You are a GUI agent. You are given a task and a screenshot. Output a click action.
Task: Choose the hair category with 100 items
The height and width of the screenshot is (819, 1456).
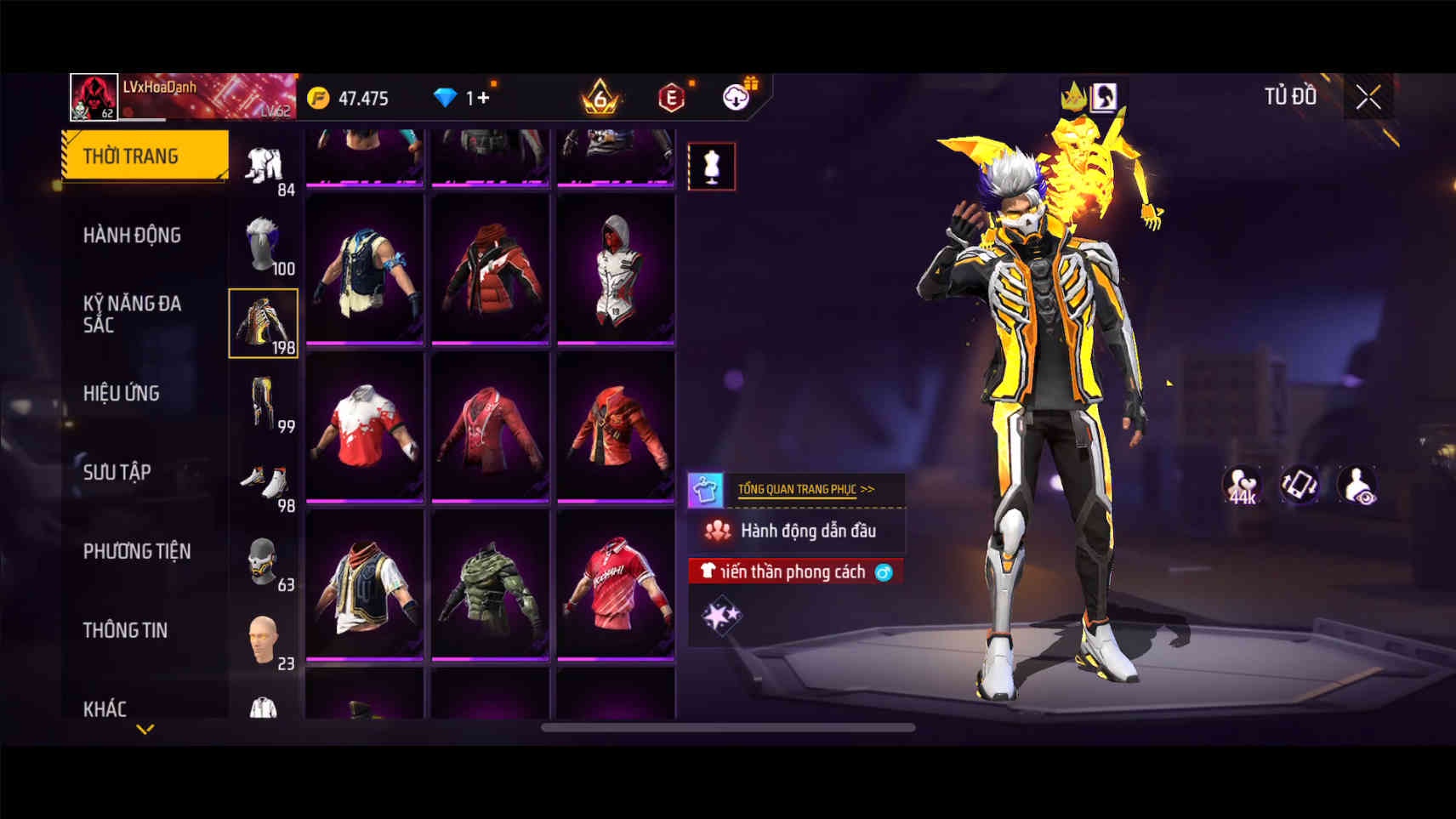coord(264,245)
